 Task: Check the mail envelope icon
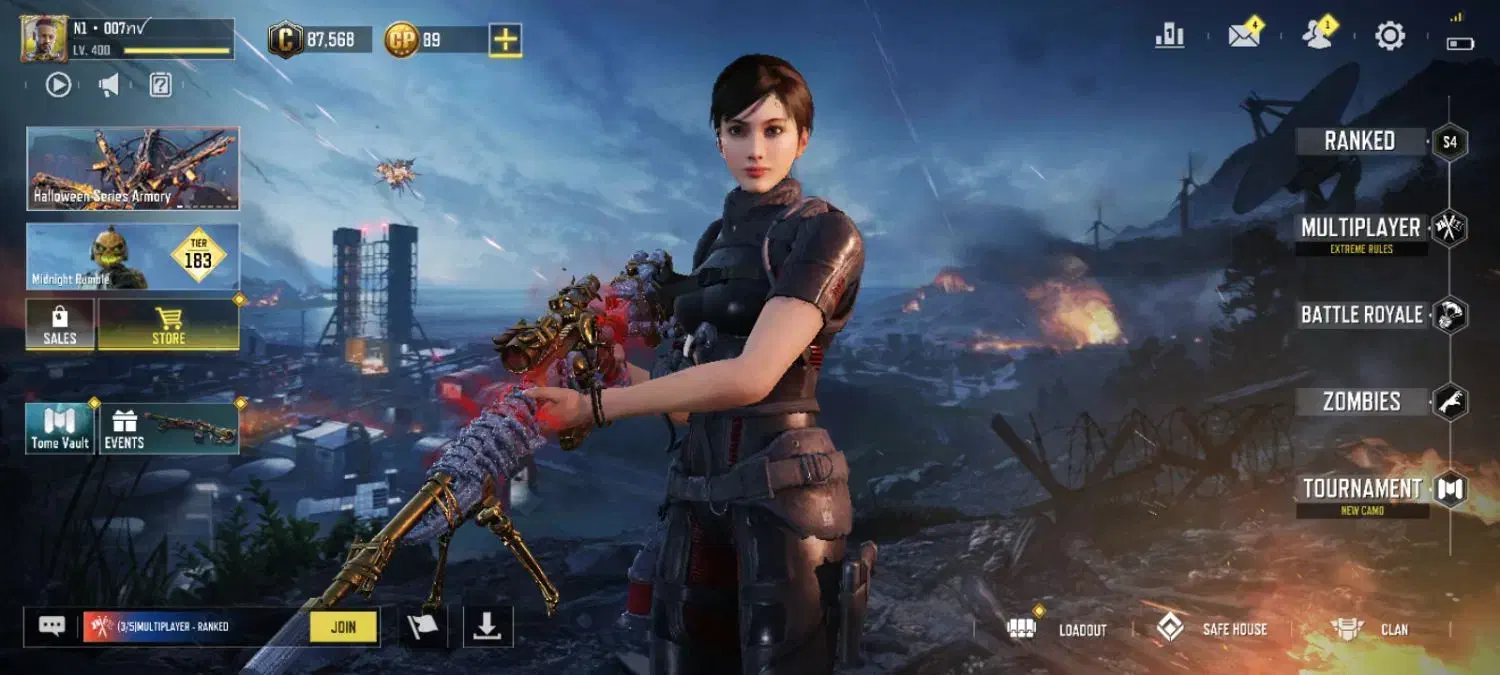coord(1244,37)
